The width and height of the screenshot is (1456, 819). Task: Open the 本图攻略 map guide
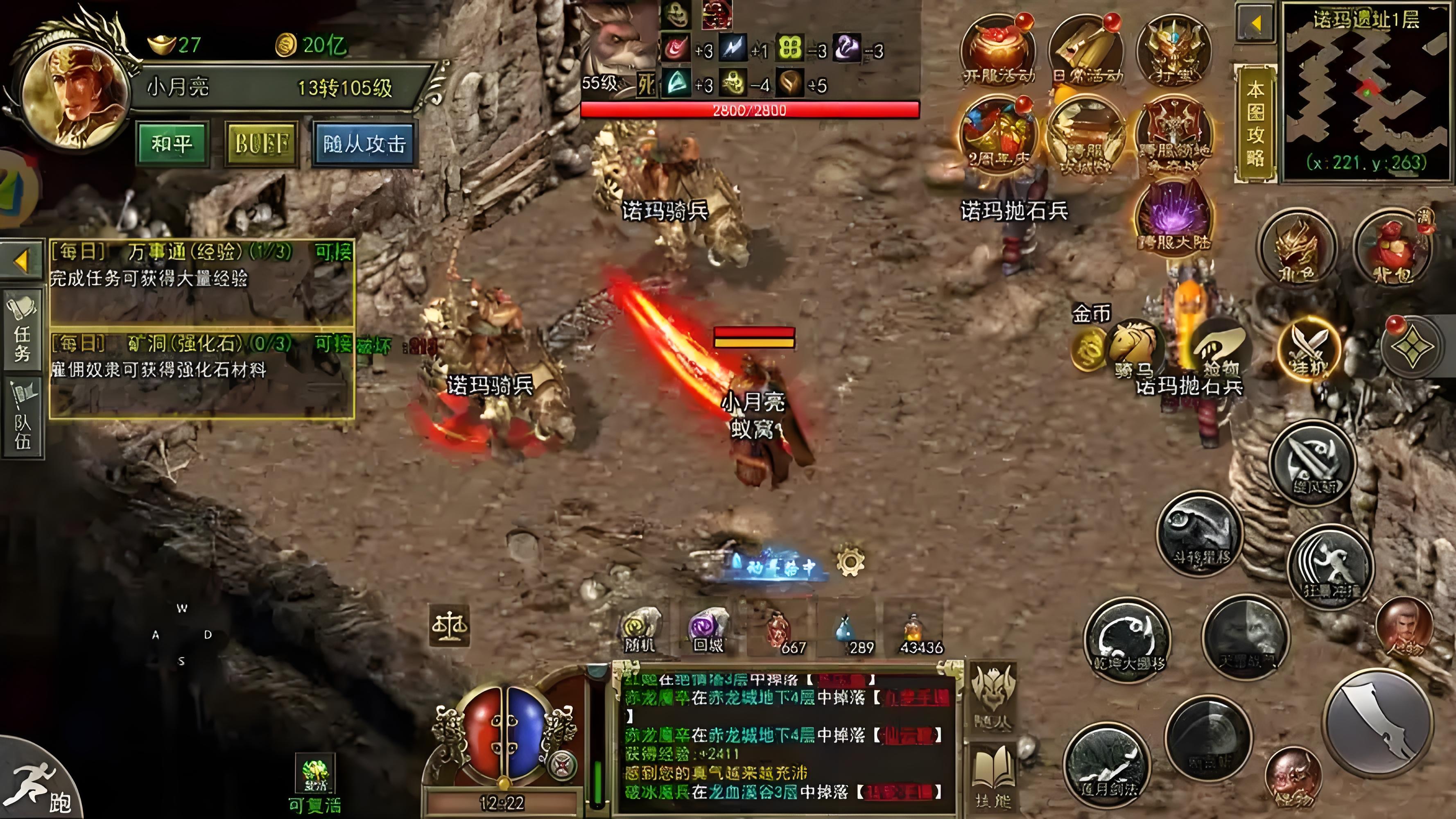tap(1255, 123)
